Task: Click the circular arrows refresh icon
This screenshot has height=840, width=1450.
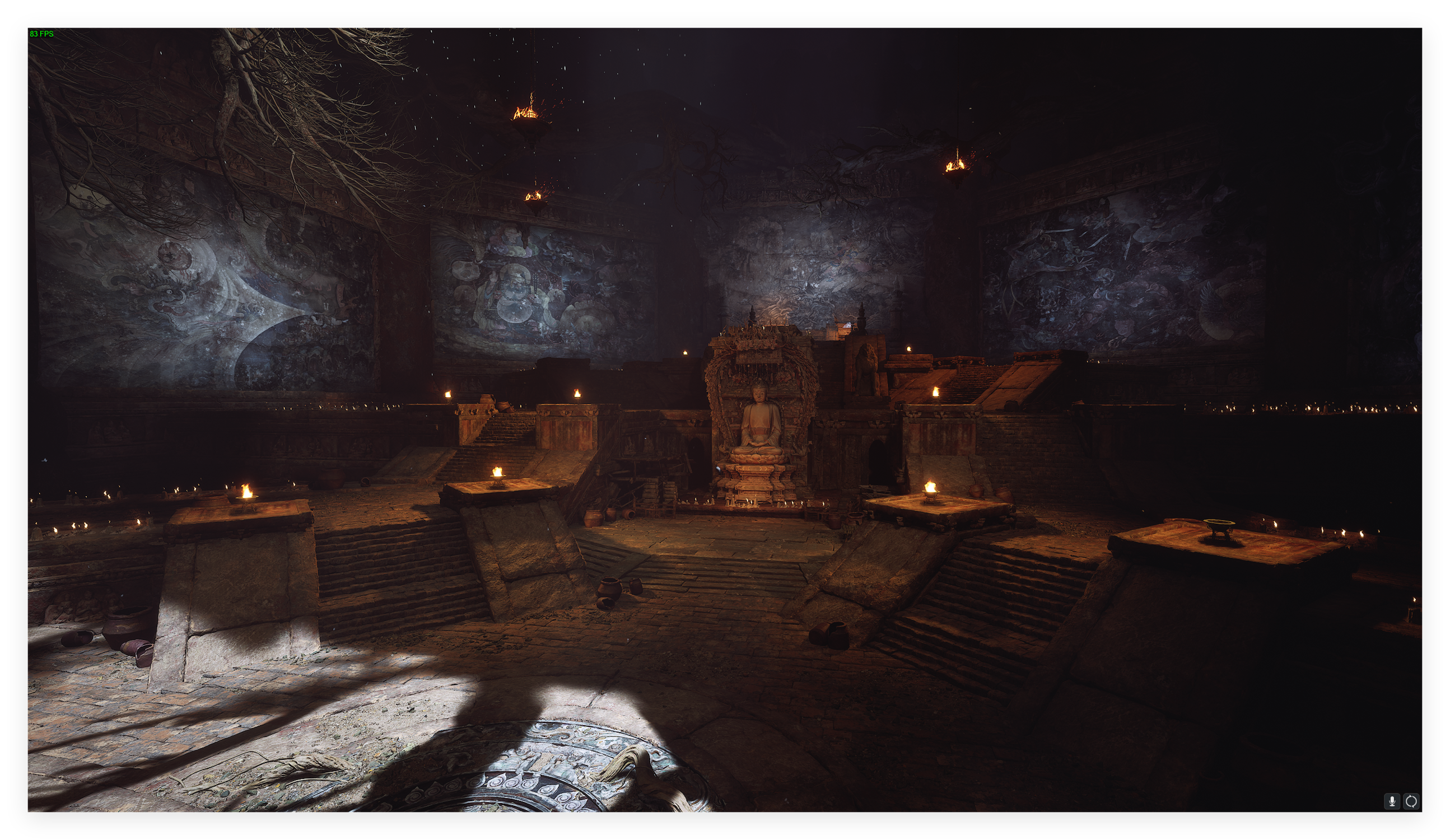Action: click(x=1411, y=801)
